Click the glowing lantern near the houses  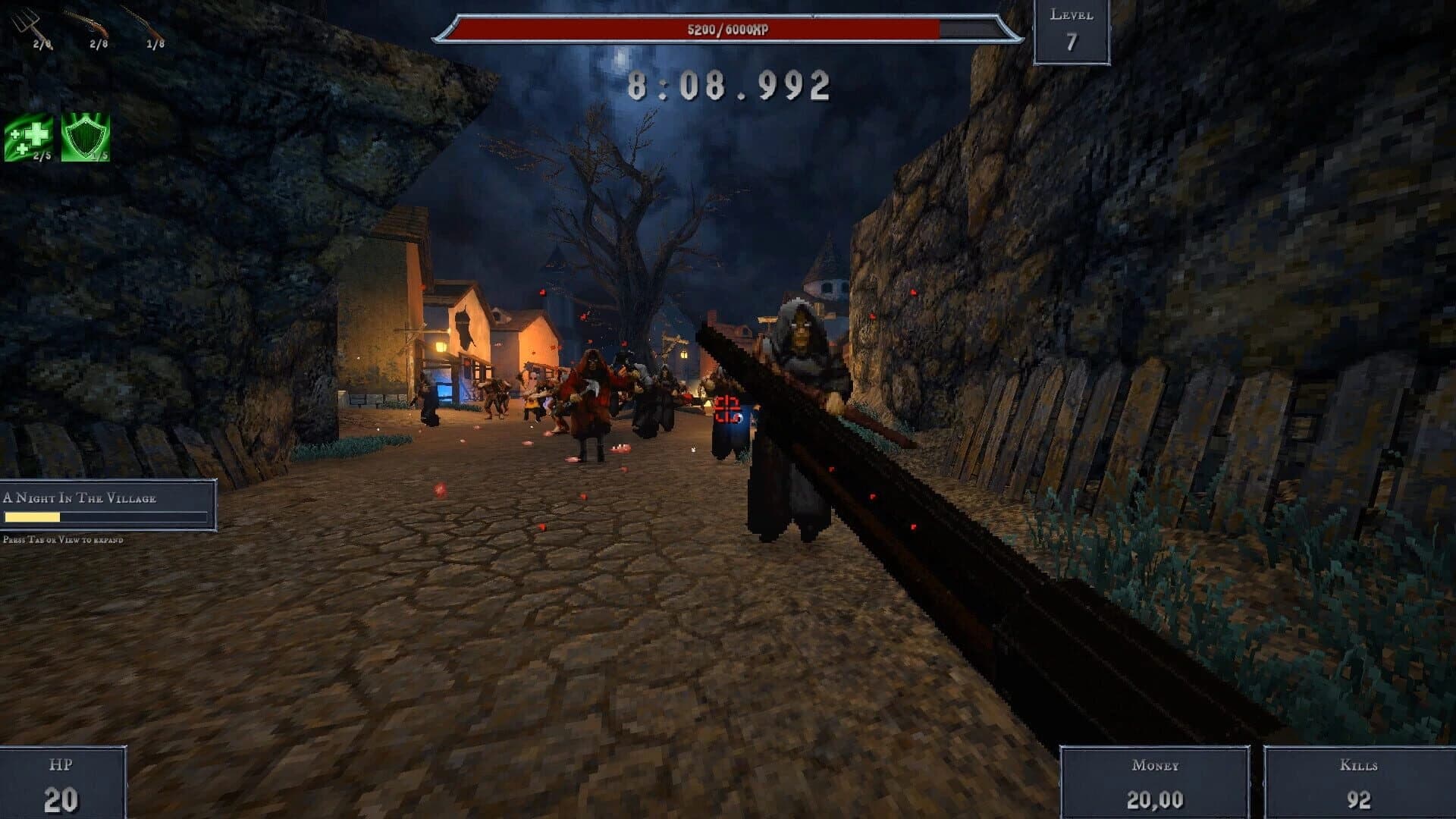pos(441,345)
